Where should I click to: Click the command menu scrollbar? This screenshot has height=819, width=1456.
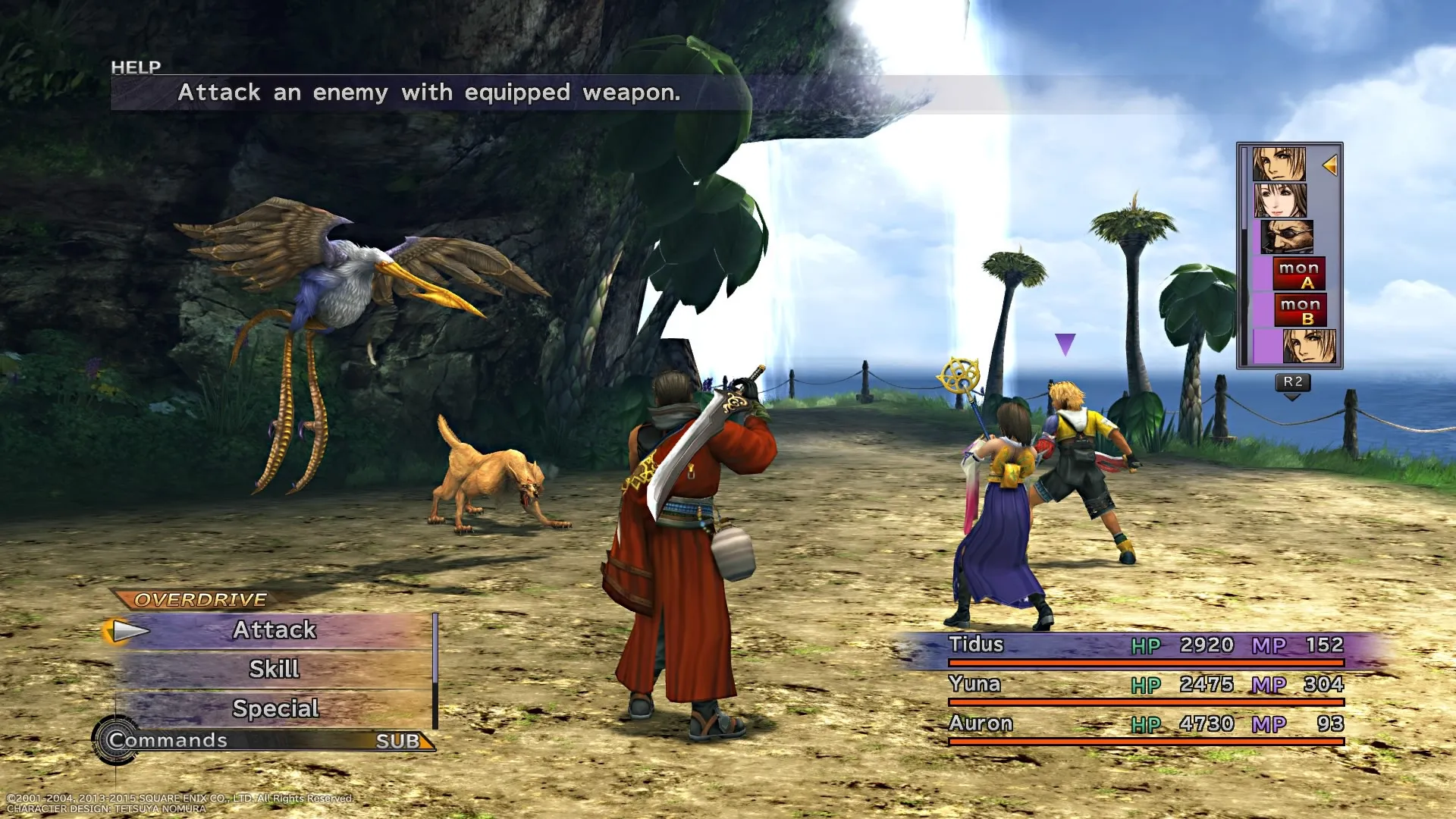tap(435, 670)
